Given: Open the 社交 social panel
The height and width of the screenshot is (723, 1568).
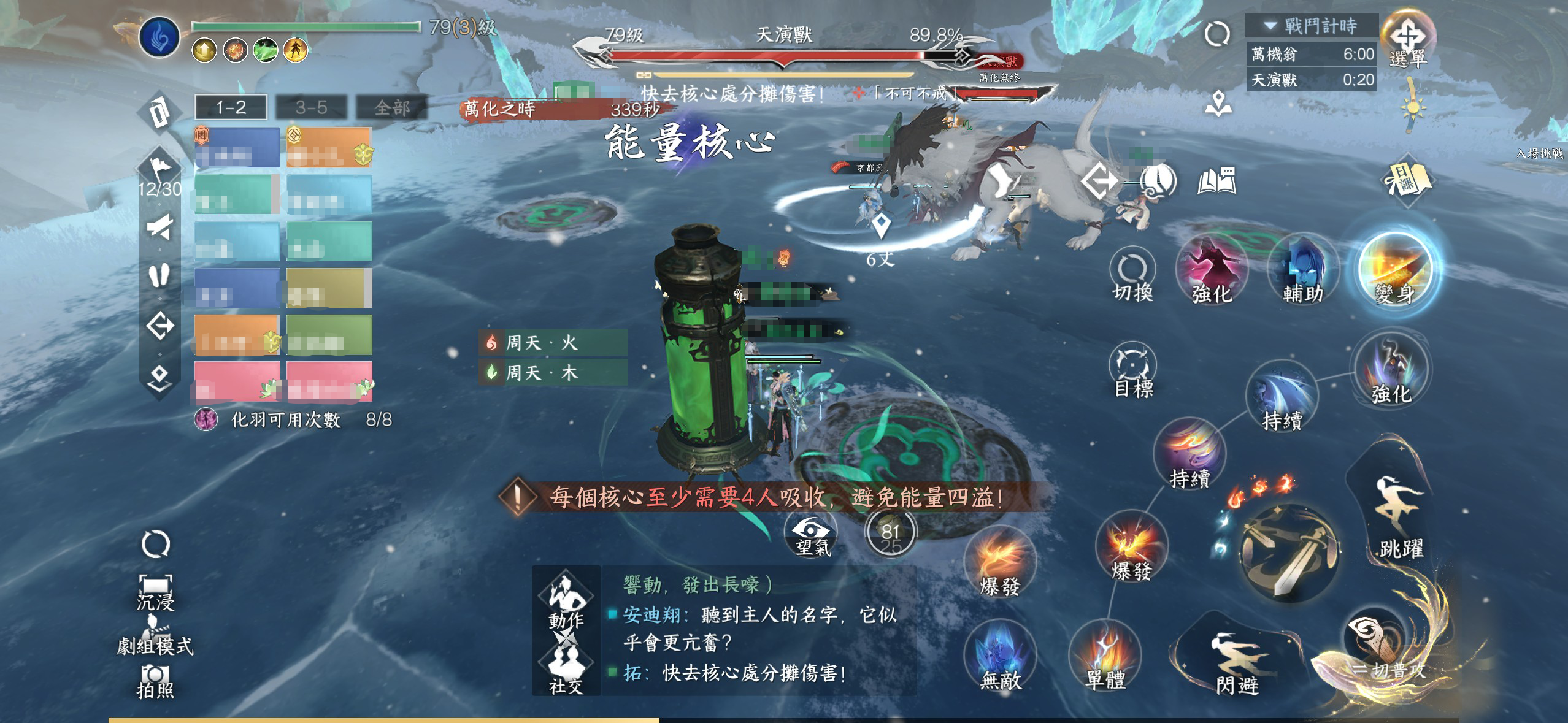Looking at the screenshot, I should tap(566, 670).
